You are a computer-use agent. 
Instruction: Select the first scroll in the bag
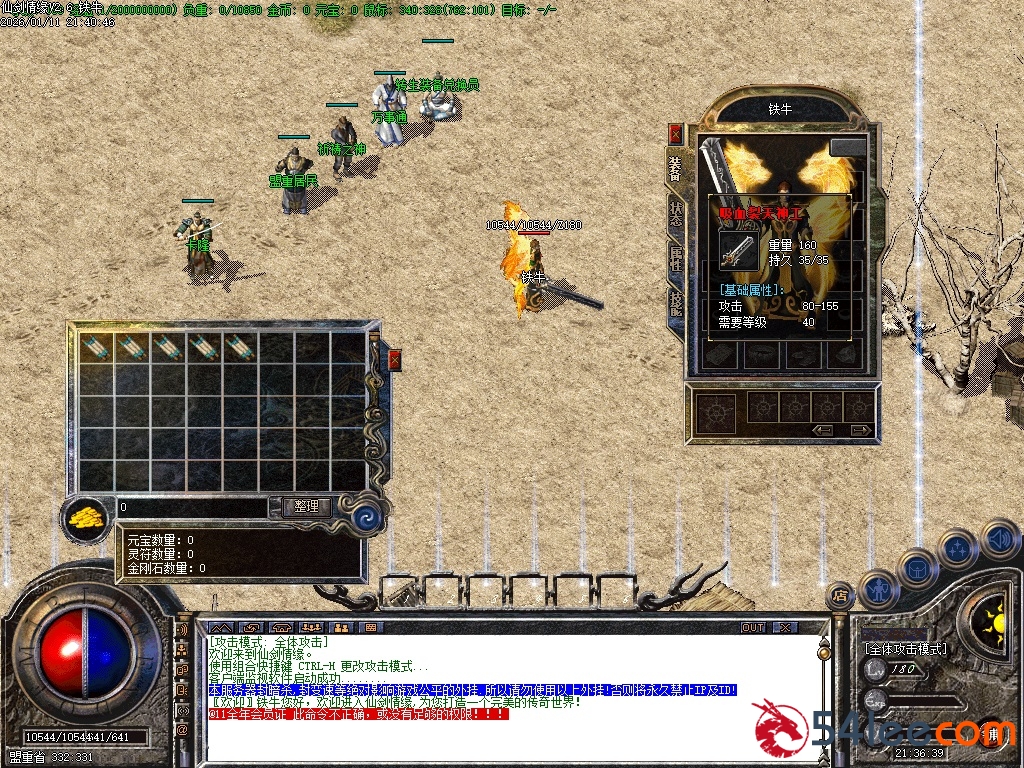[x=96, y=348]
